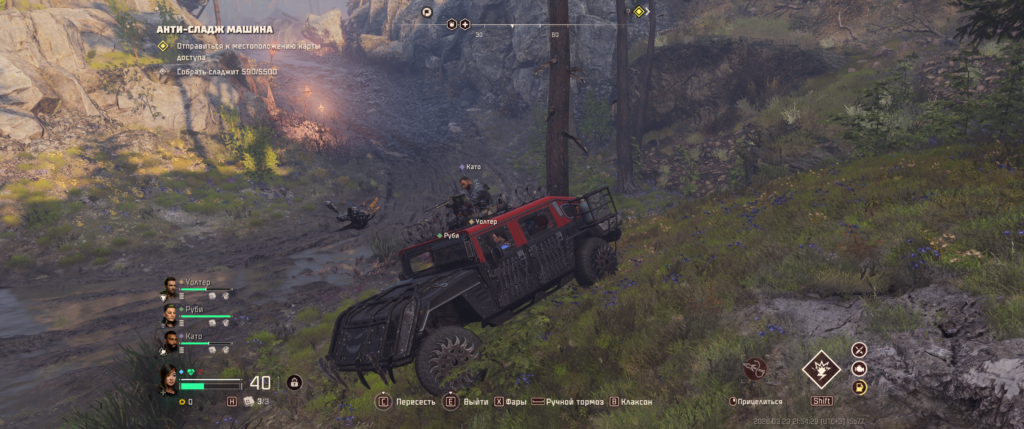Image resolution: width=1024 pixels, height=429 pixels.
Task: Select Руби's squad portrait
Action: pos(171,314)
